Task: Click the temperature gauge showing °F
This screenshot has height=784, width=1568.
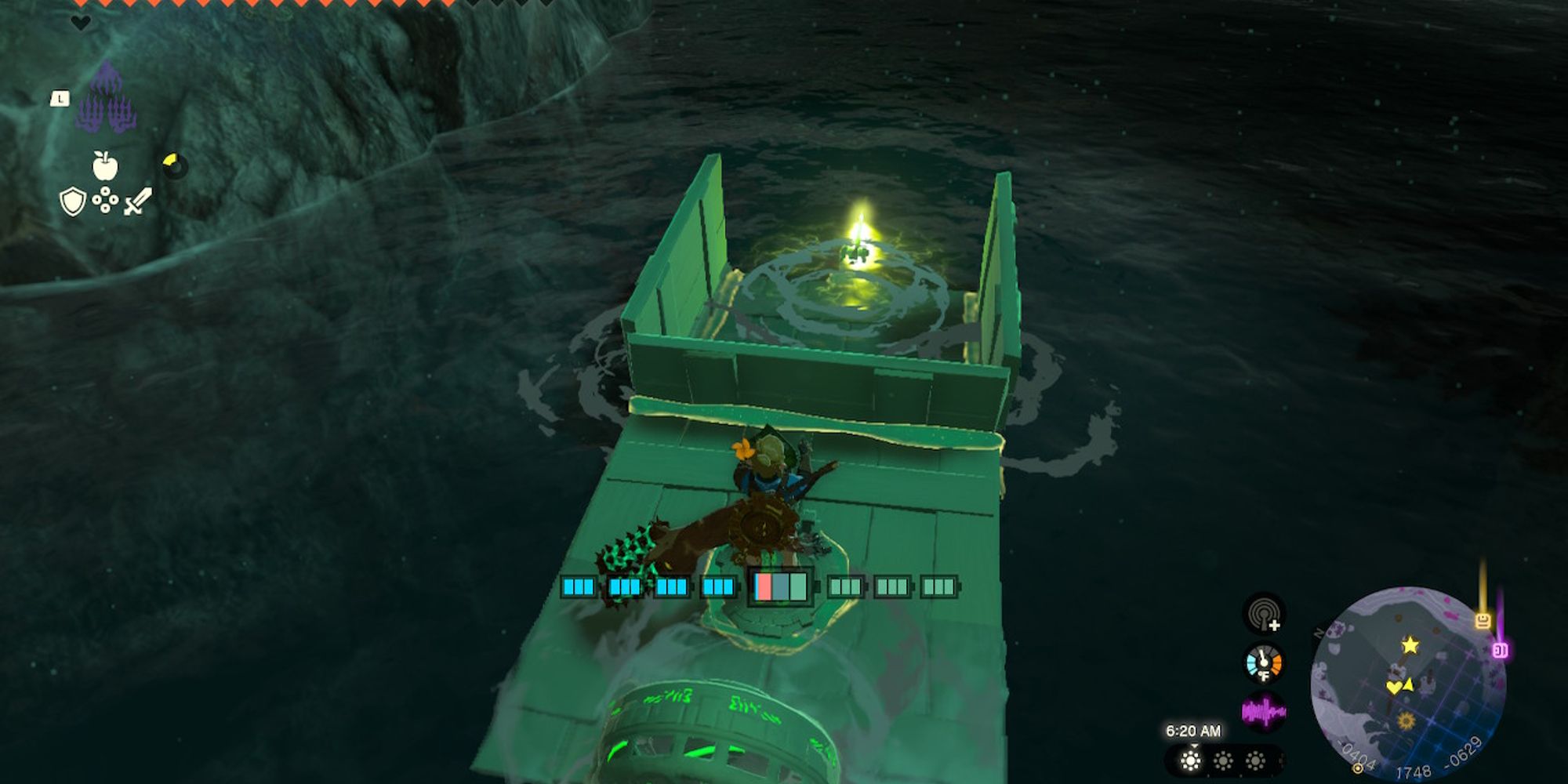Action: point(1264,663)
